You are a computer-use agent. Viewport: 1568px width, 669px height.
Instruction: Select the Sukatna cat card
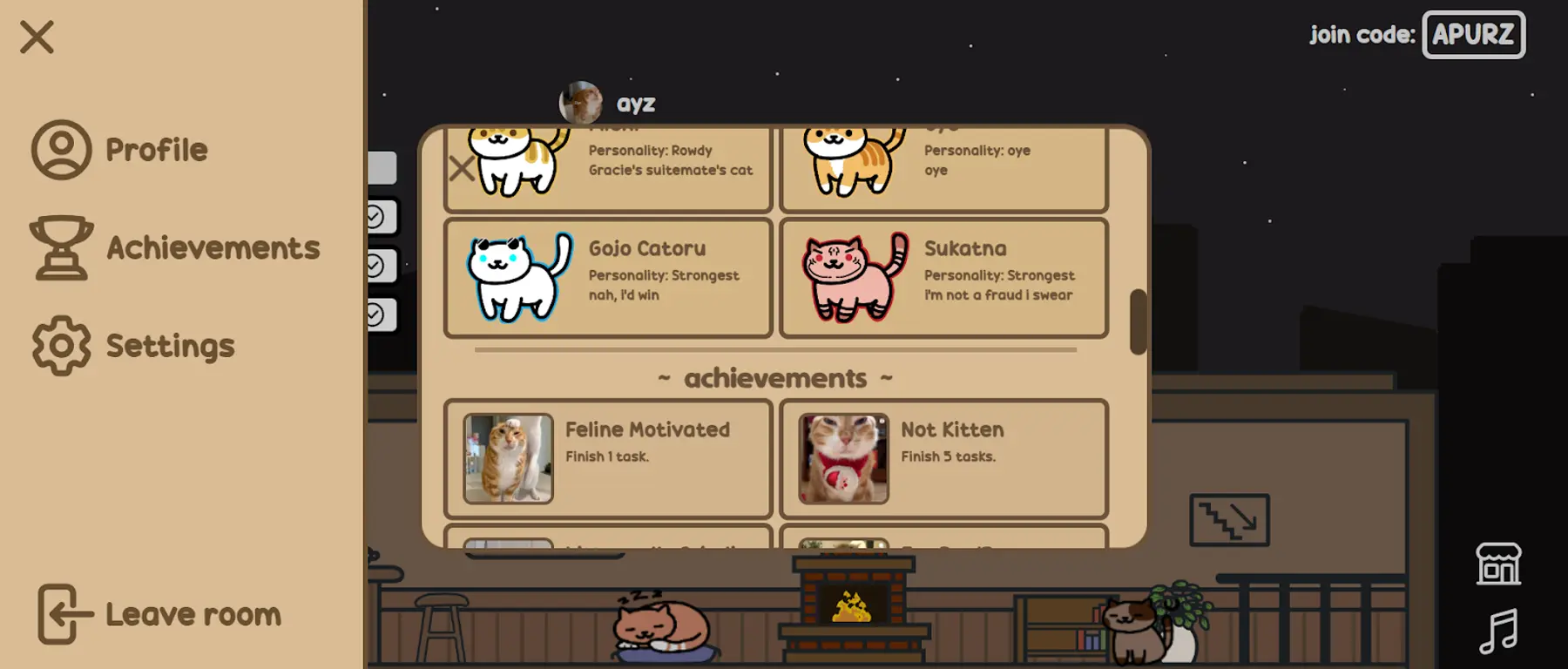point(943,277)
